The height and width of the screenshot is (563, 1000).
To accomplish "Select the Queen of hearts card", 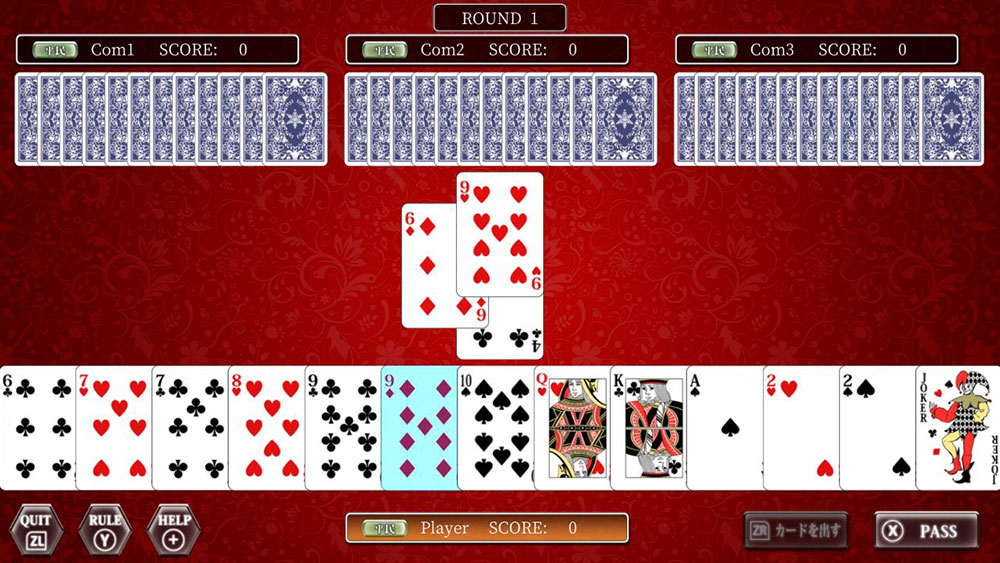I will pos(572,428).
